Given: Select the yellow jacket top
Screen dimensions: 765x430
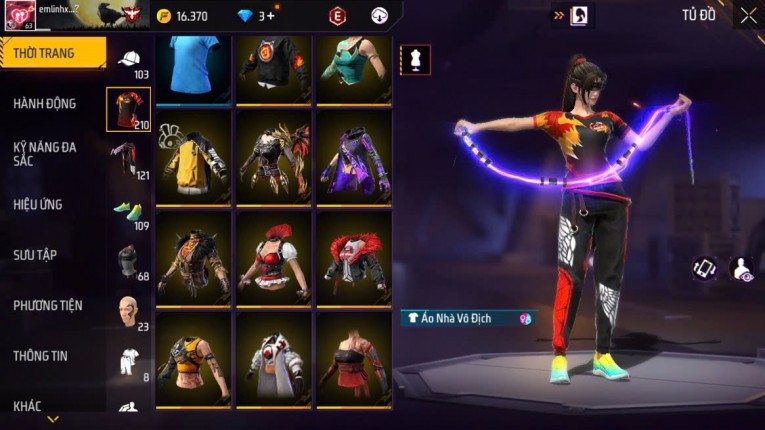Looking at the screenshot, I should coord(193,159).
